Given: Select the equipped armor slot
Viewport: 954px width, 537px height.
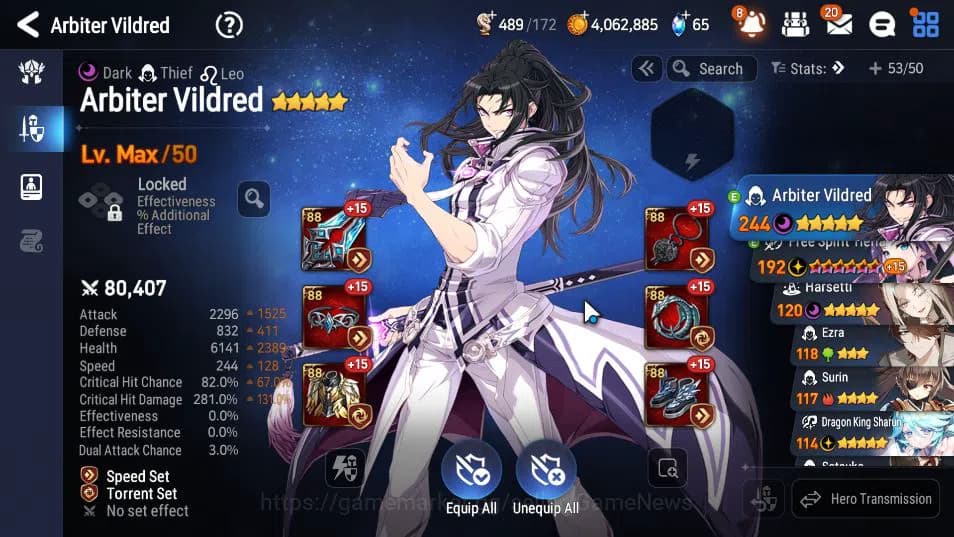Looking at the screenshot, I should 334,394.
